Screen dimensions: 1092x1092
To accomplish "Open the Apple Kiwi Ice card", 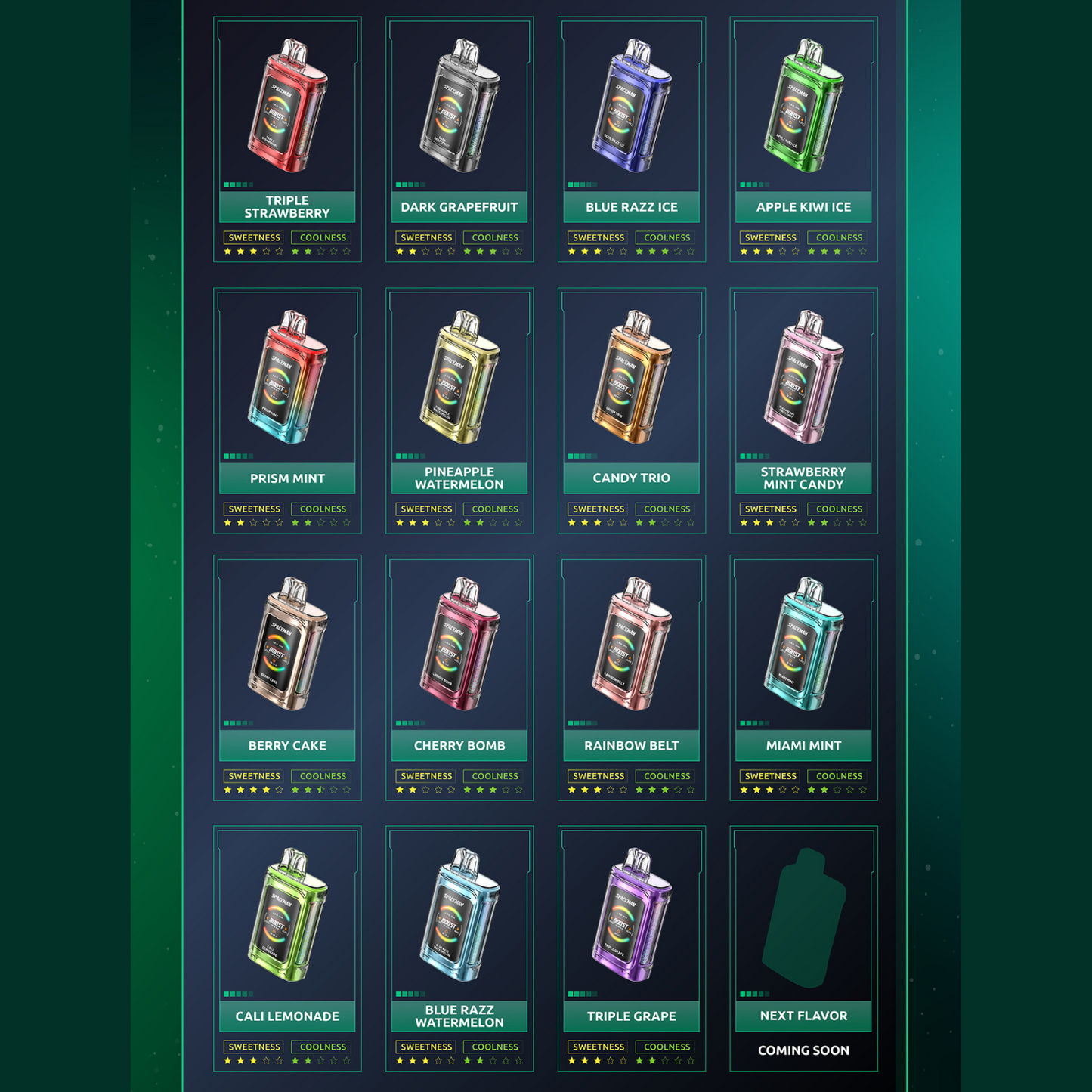I will (x=803, y=140).
